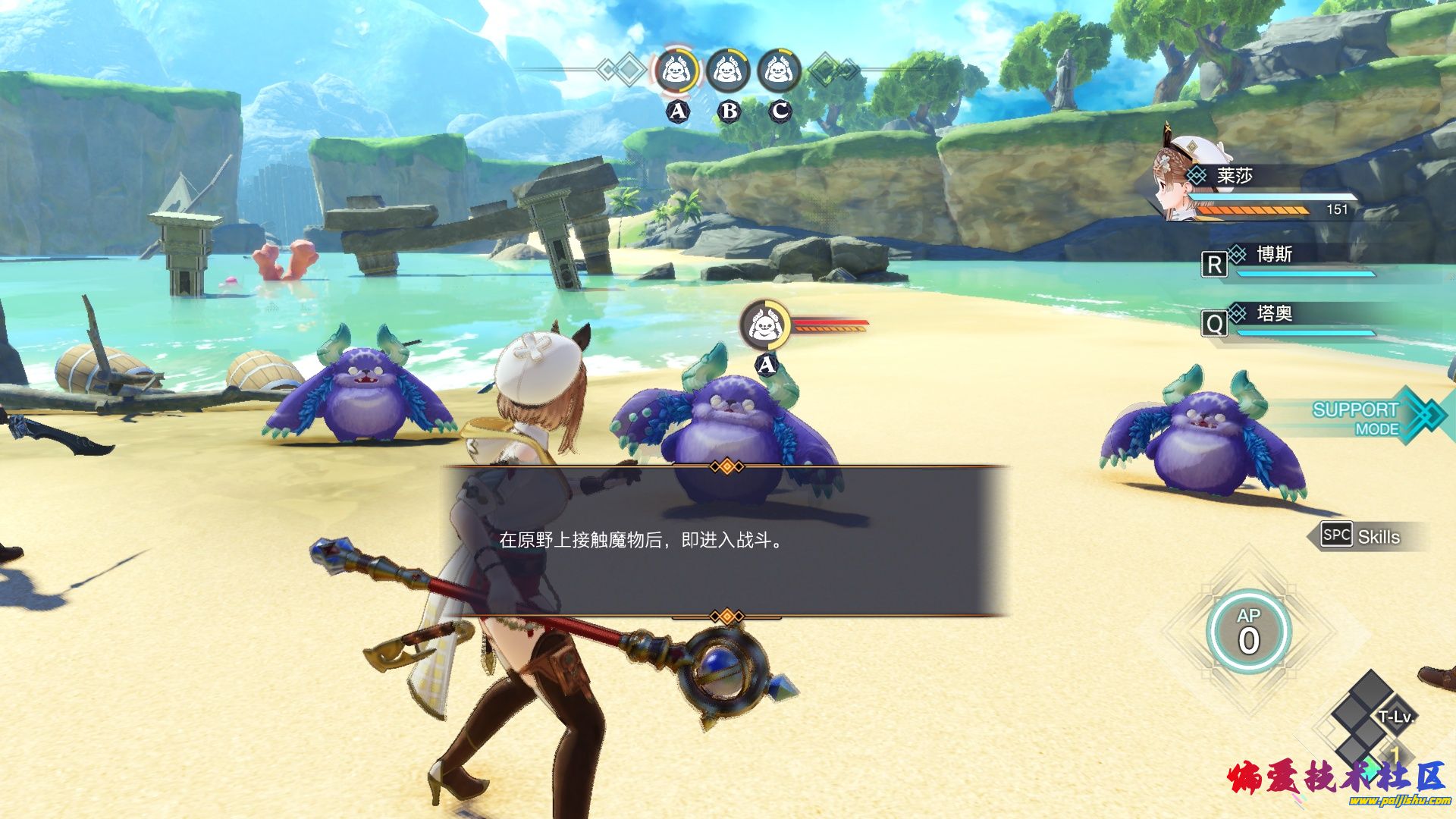Select enemy B in the turn timeline
The image size is (1456, 819).
coord(728,73)
